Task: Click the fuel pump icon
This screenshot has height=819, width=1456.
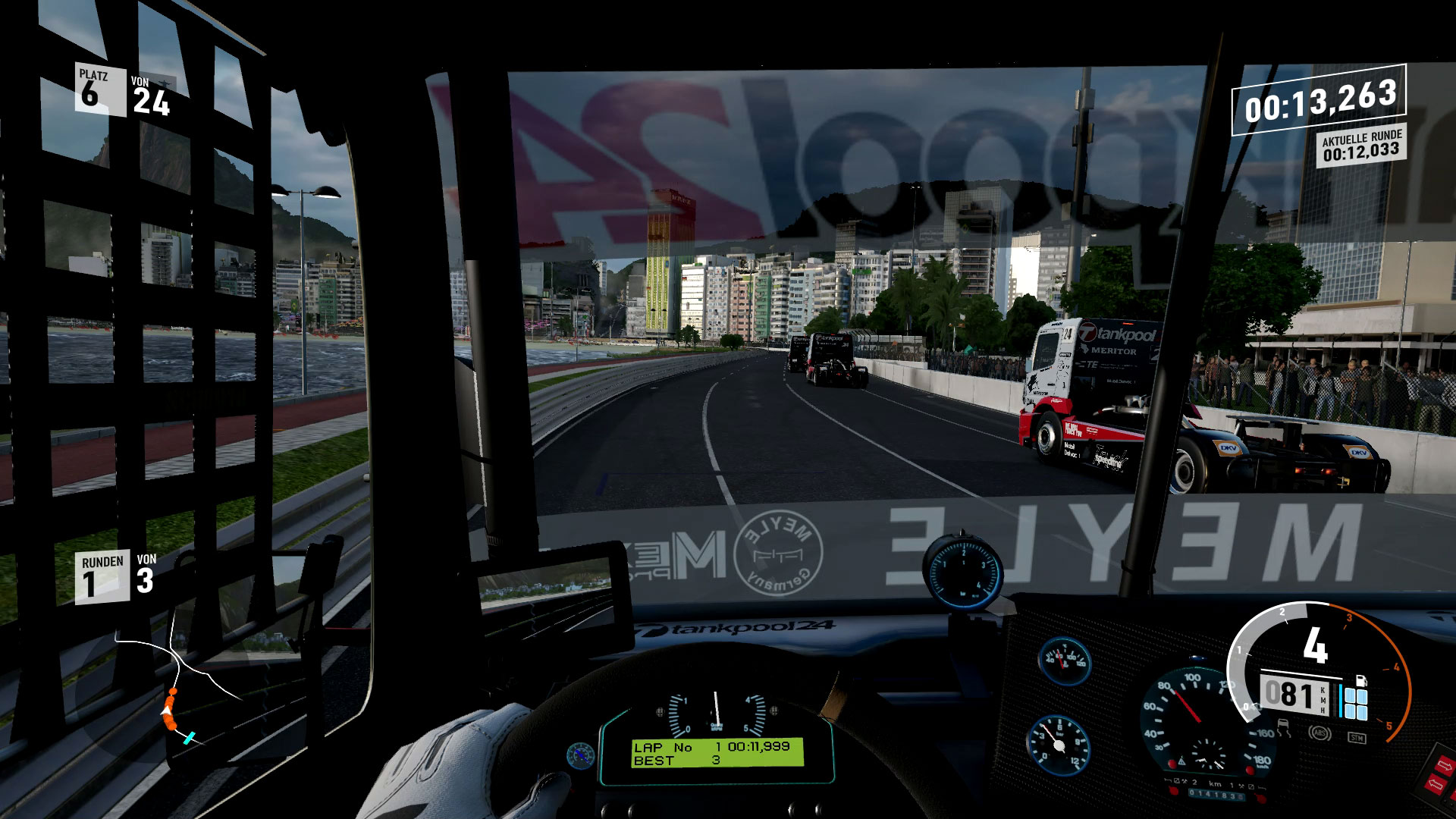Action: 1360,679
